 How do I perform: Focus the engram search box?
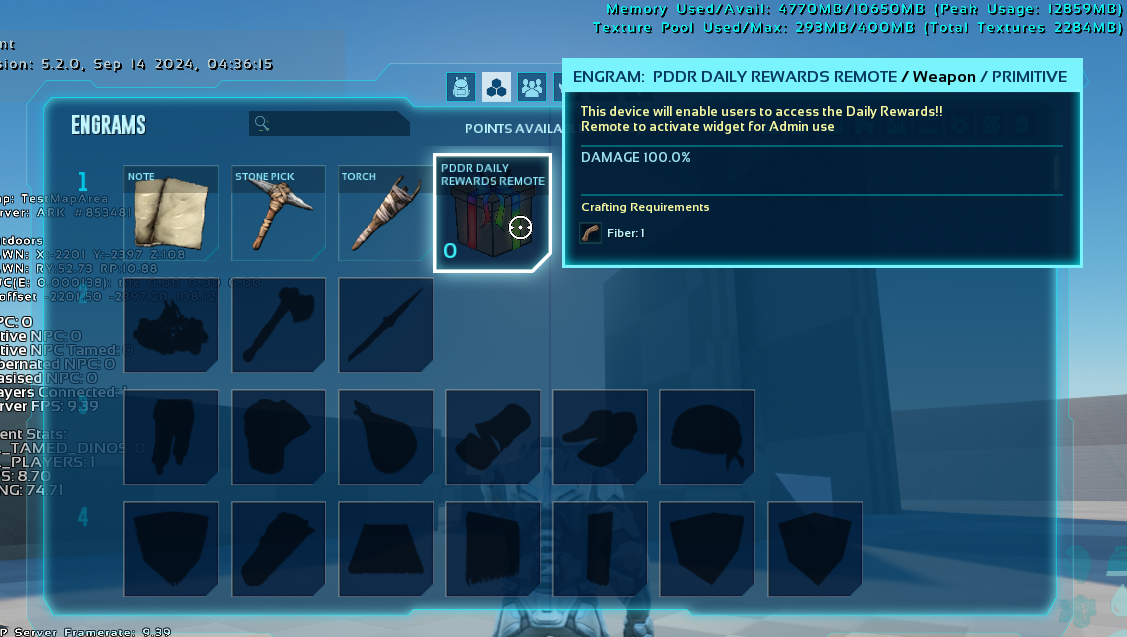(x=329, y=124)
